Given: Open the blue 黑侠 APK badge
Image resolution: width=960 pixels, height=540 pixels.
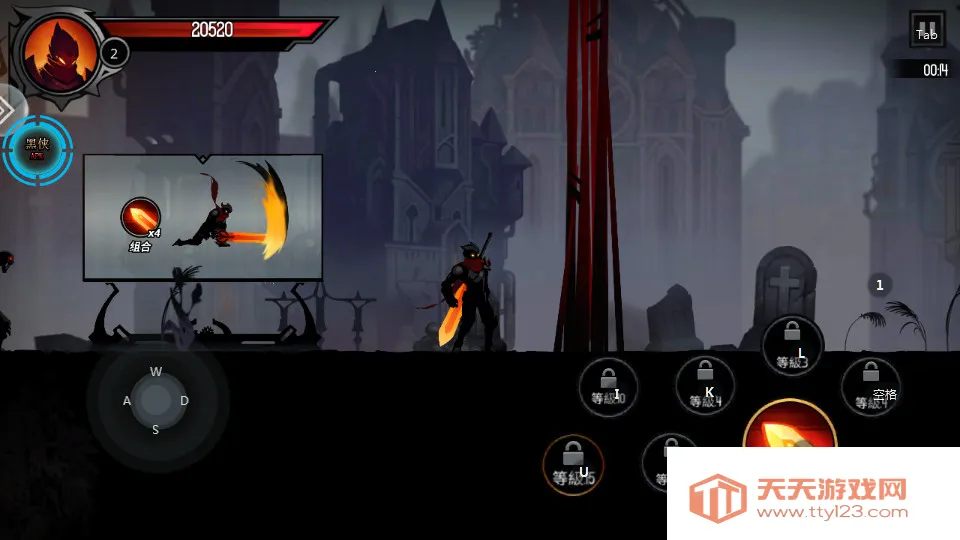Looking at the screenshot, I should pyautogui.click(x=37, y=149).
